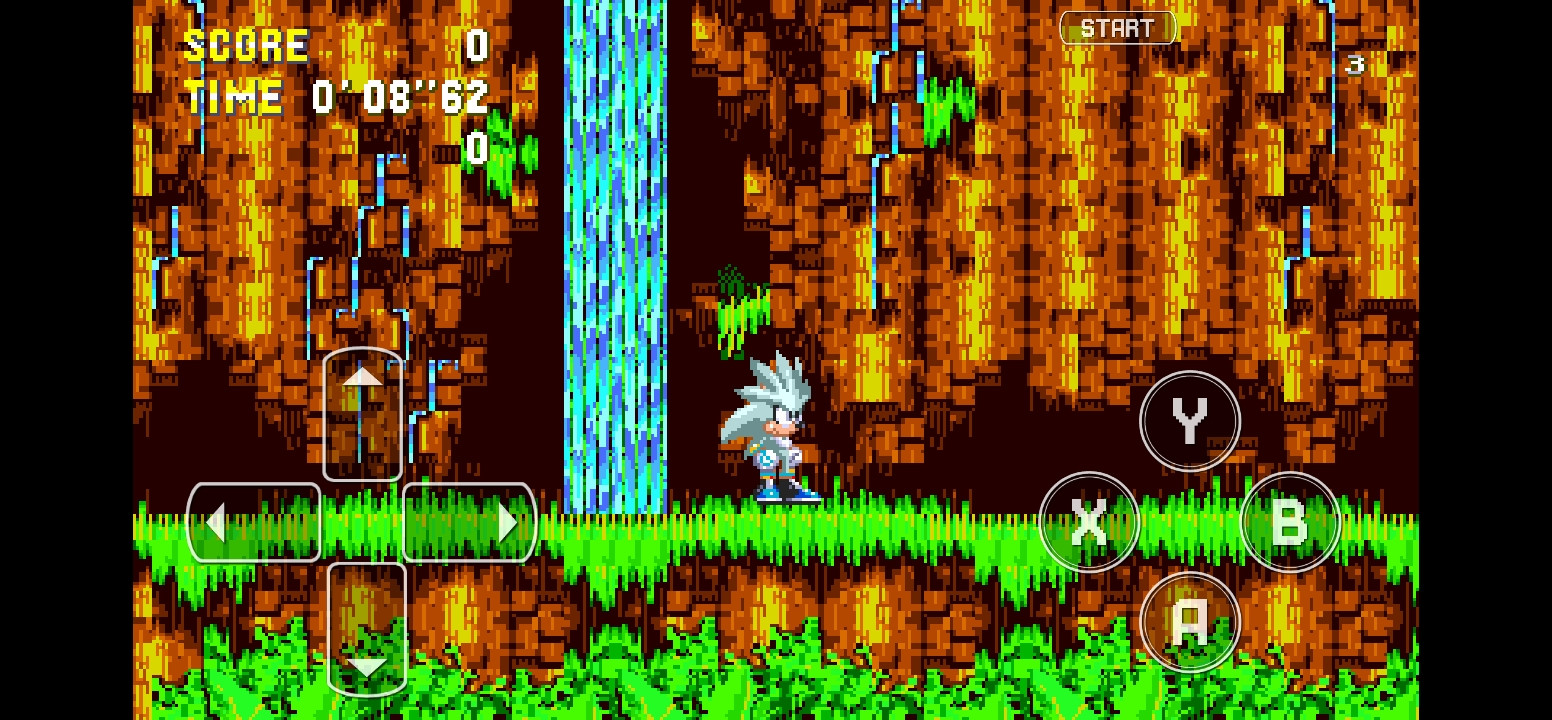Tap the A action button
Image resolution: width=1552 pixels, height=720 pixels.
point(1190,621)
